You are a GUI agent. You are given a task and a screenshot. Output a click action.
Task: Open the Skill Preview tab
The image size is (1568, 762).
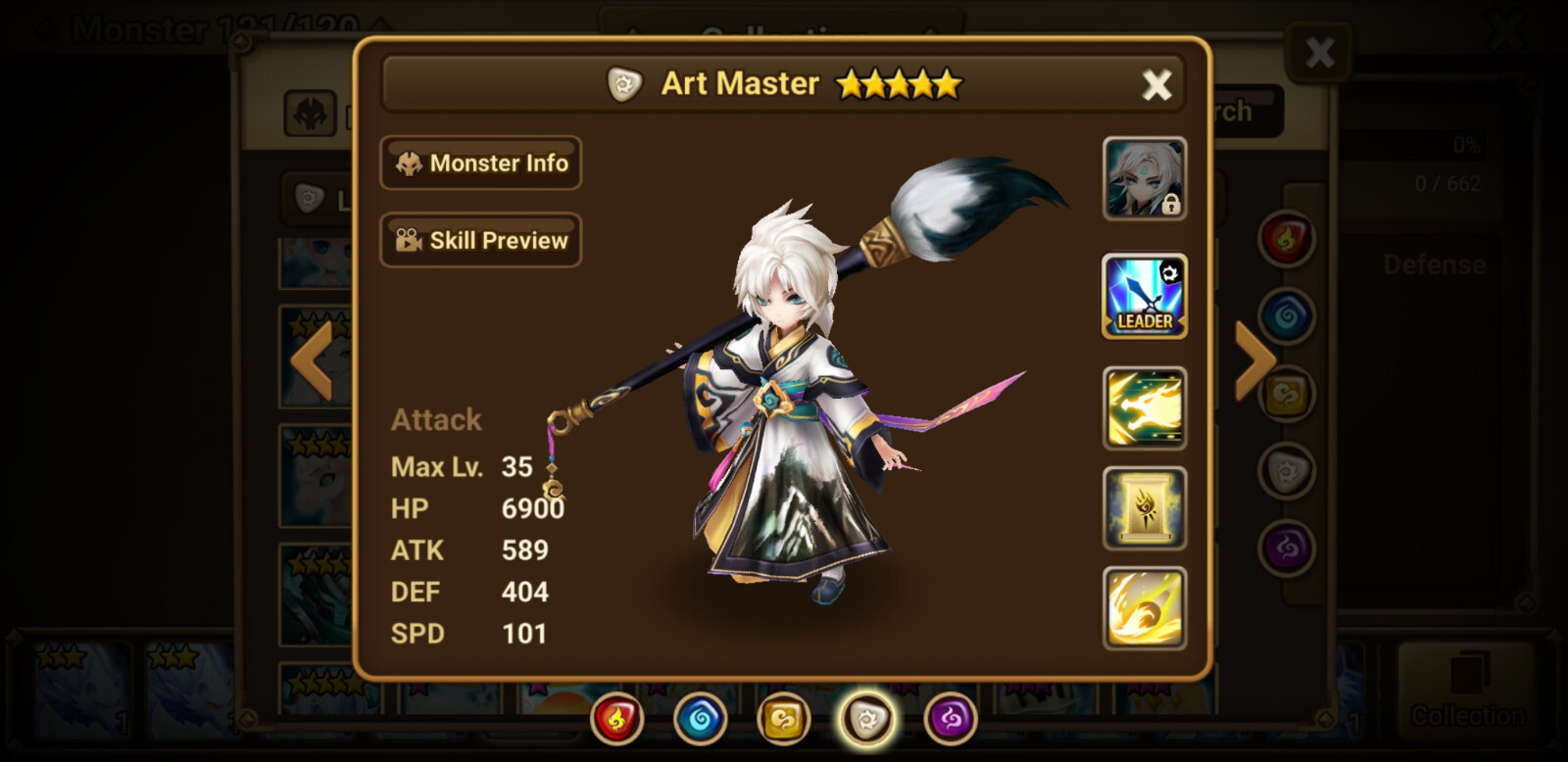[480, 239]
